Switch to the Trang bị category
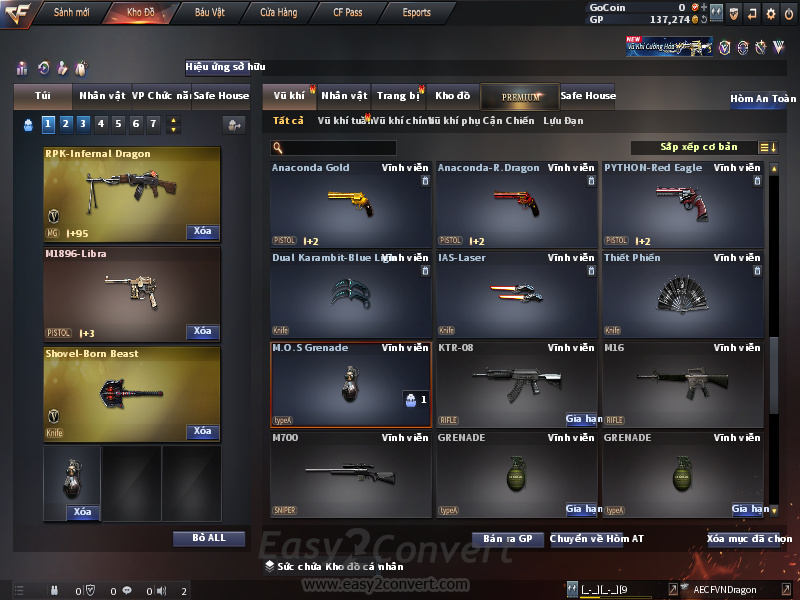800x600 pixels. [x=398, y=96]
